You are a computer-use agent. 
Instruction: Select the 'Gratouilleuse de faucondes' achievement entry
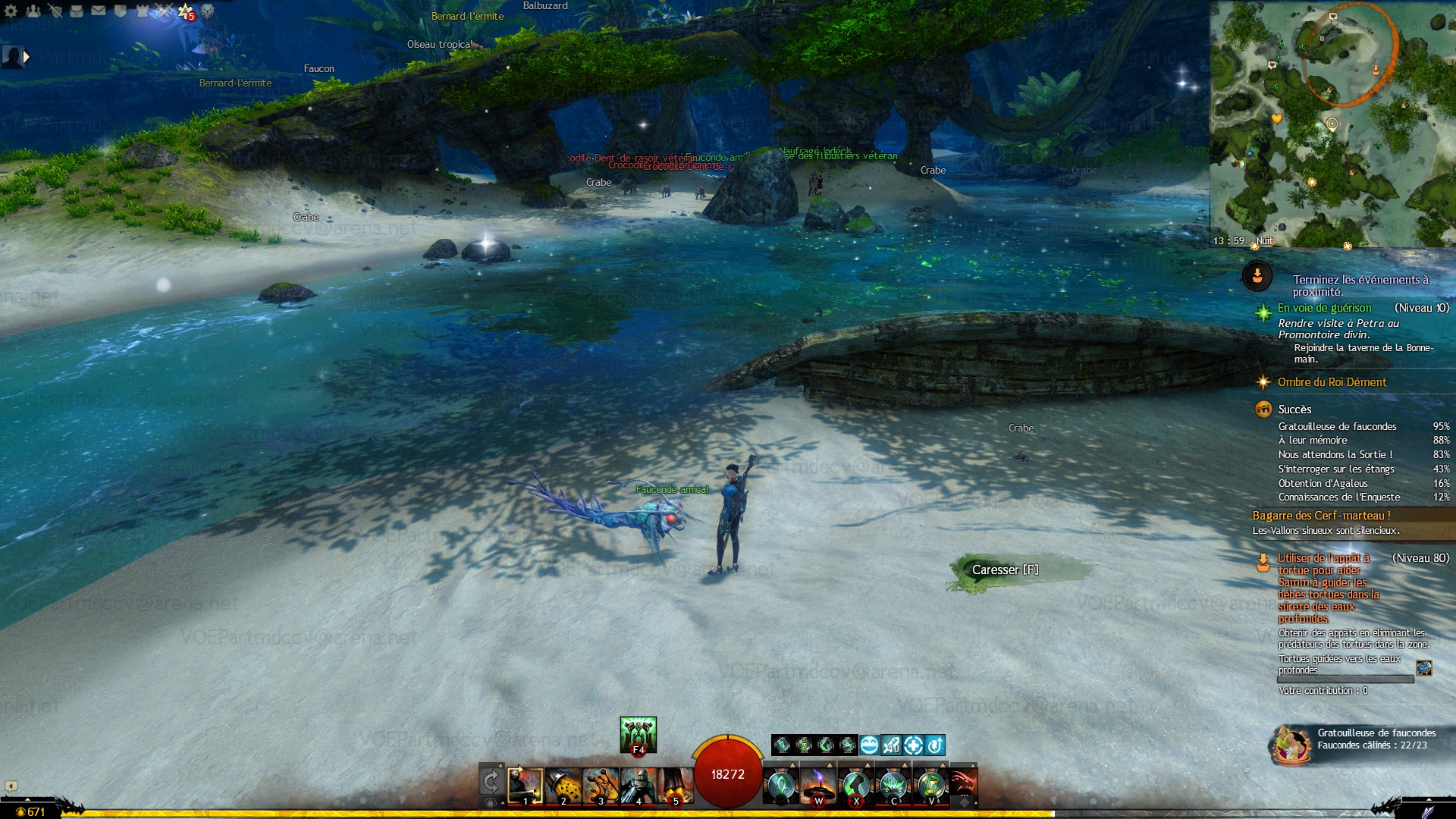pyautogui.click(x=1337, y=427)
